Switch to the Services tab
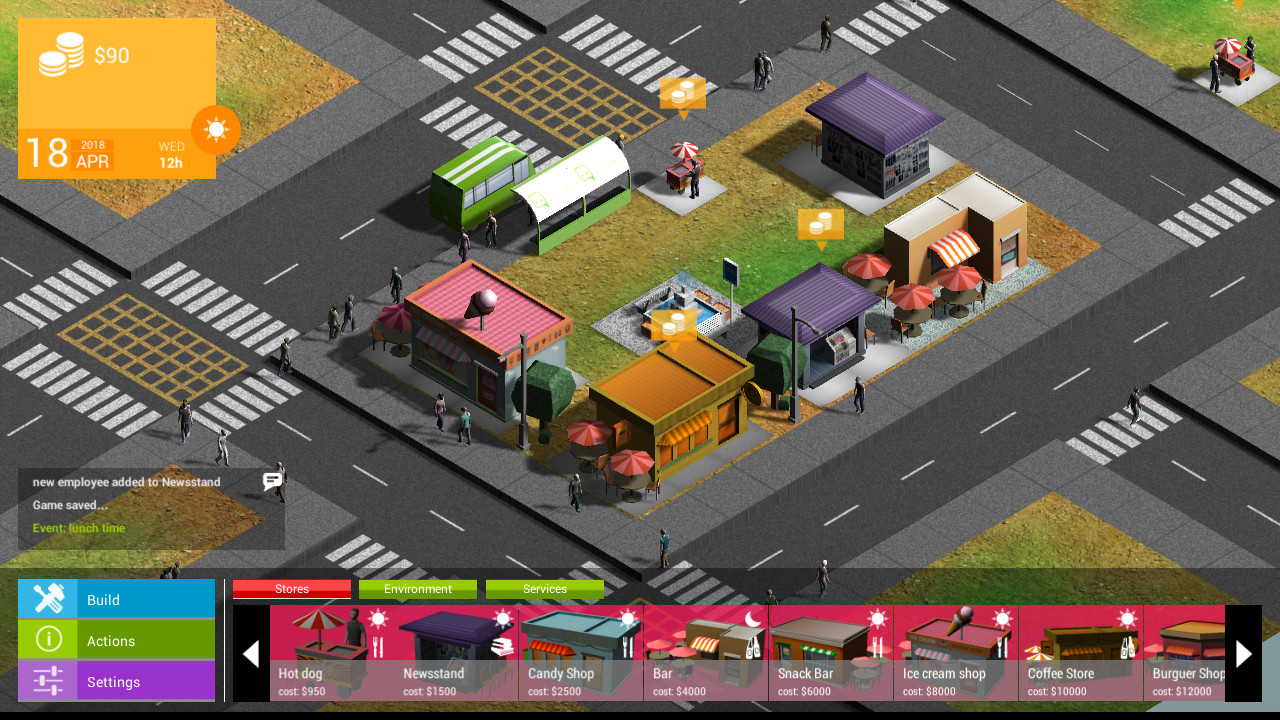1280x720 pixels. click(545, 589)
